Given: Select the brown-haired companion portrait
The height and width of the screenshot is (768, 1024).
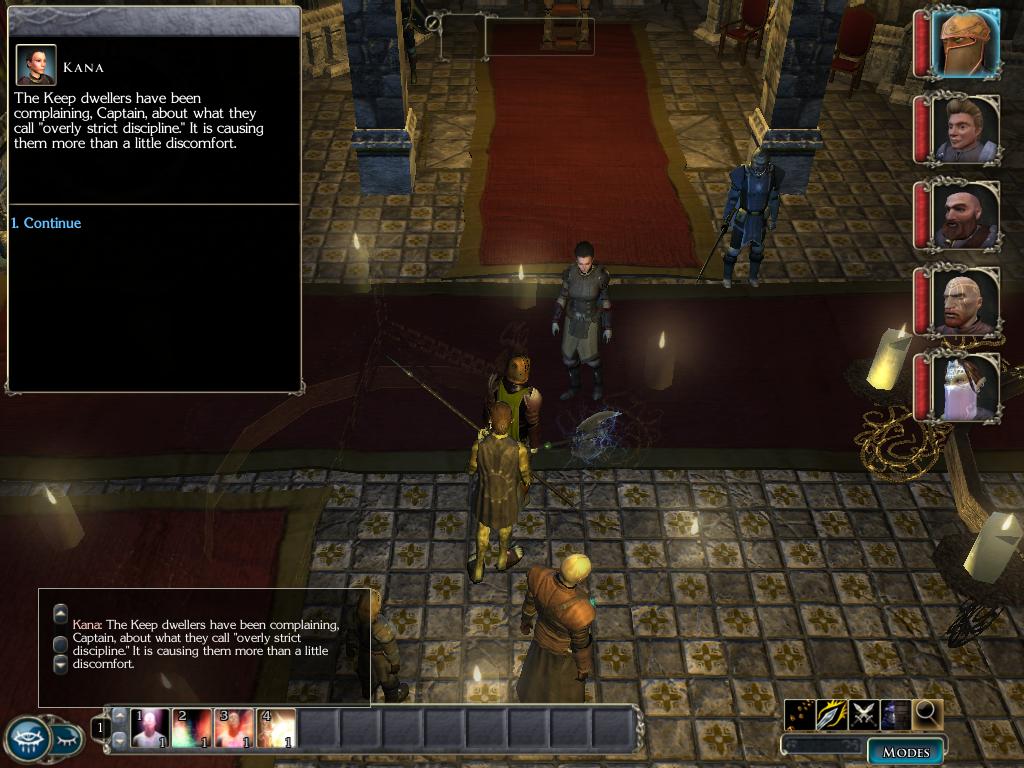Looking at the screenshot, I should click(966, 129).
